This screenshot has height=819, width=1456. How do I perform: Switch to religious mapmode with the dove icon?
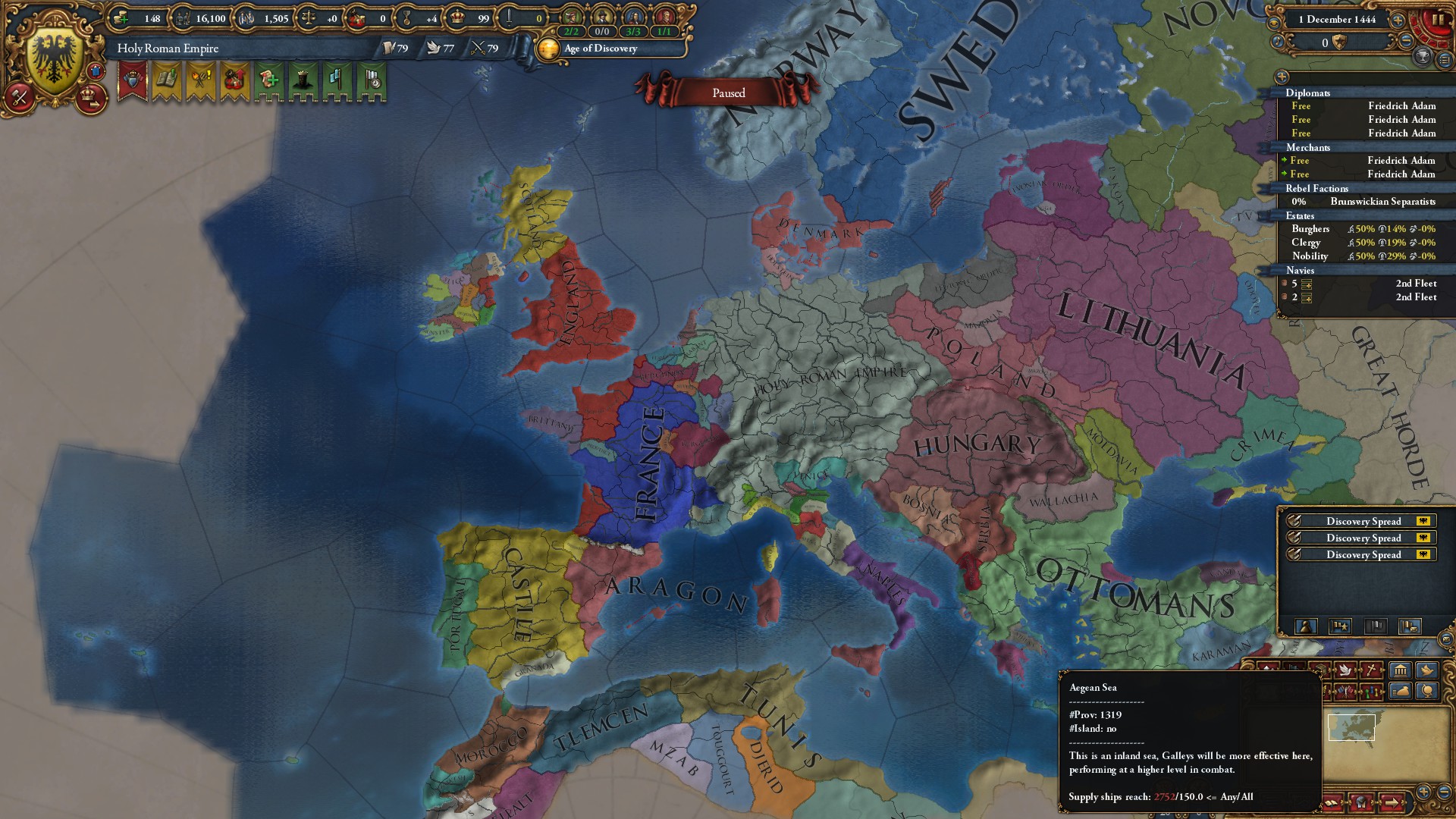1345,672
